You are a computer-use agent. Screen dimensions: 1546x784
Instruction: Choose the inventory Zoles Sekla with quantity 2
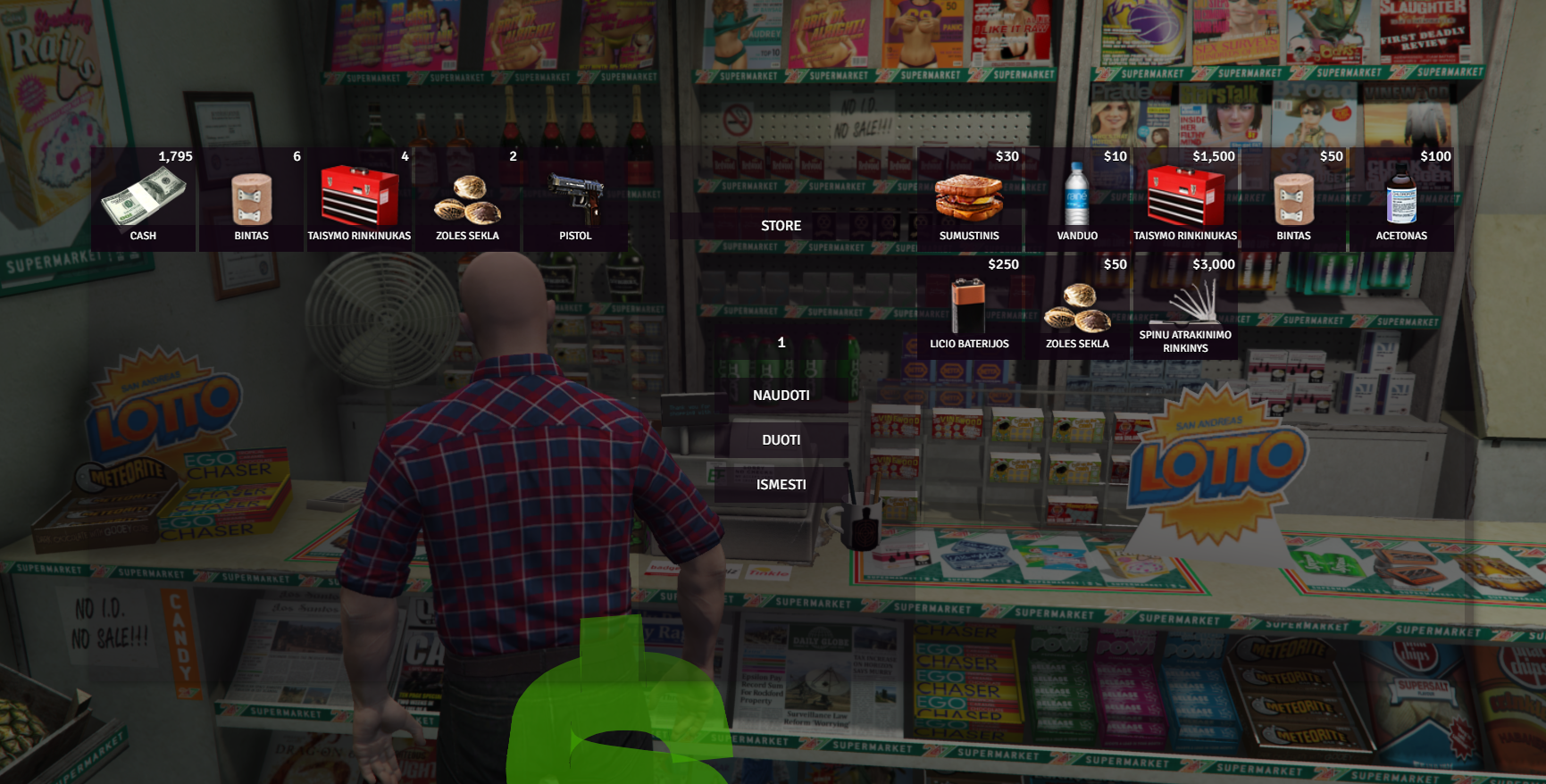pos(467,199)
